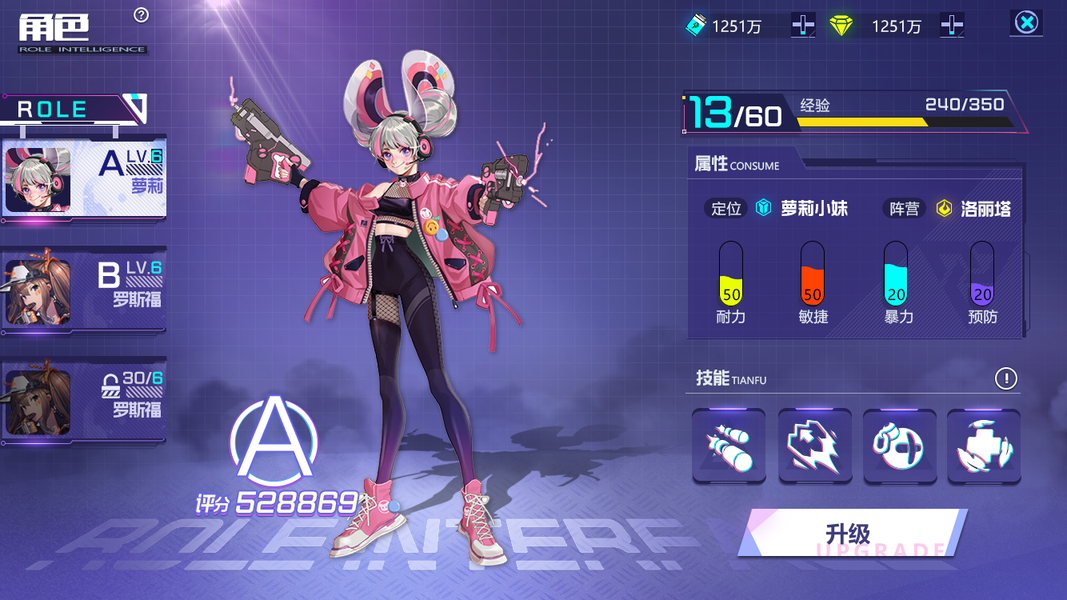Open the help question mark icon
The width and height of the screenshot is (1067, 600).
pos(141,14)
